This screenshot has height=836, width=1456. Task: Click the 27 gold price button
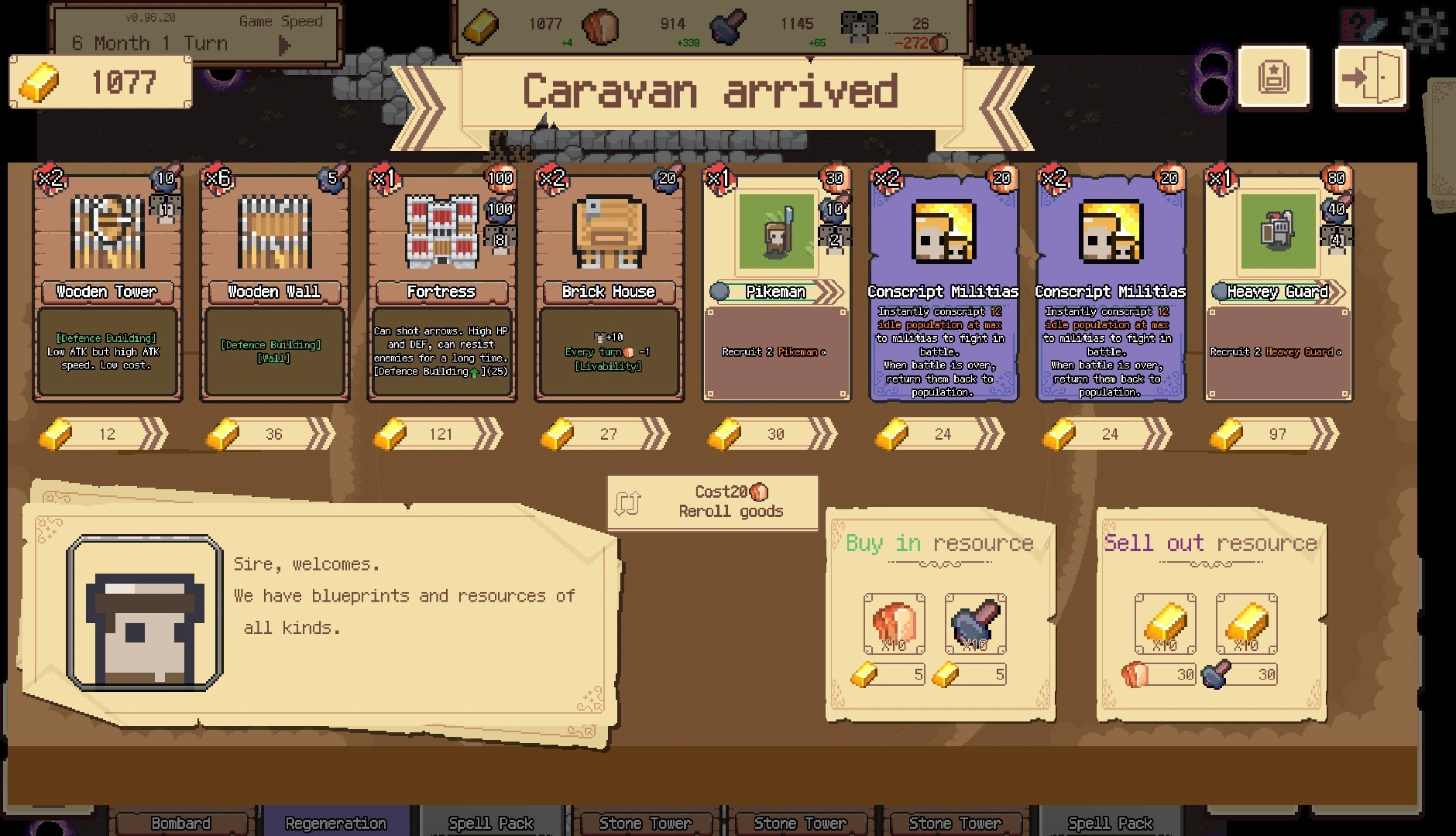pyautogui.click(x=607, y=434)
